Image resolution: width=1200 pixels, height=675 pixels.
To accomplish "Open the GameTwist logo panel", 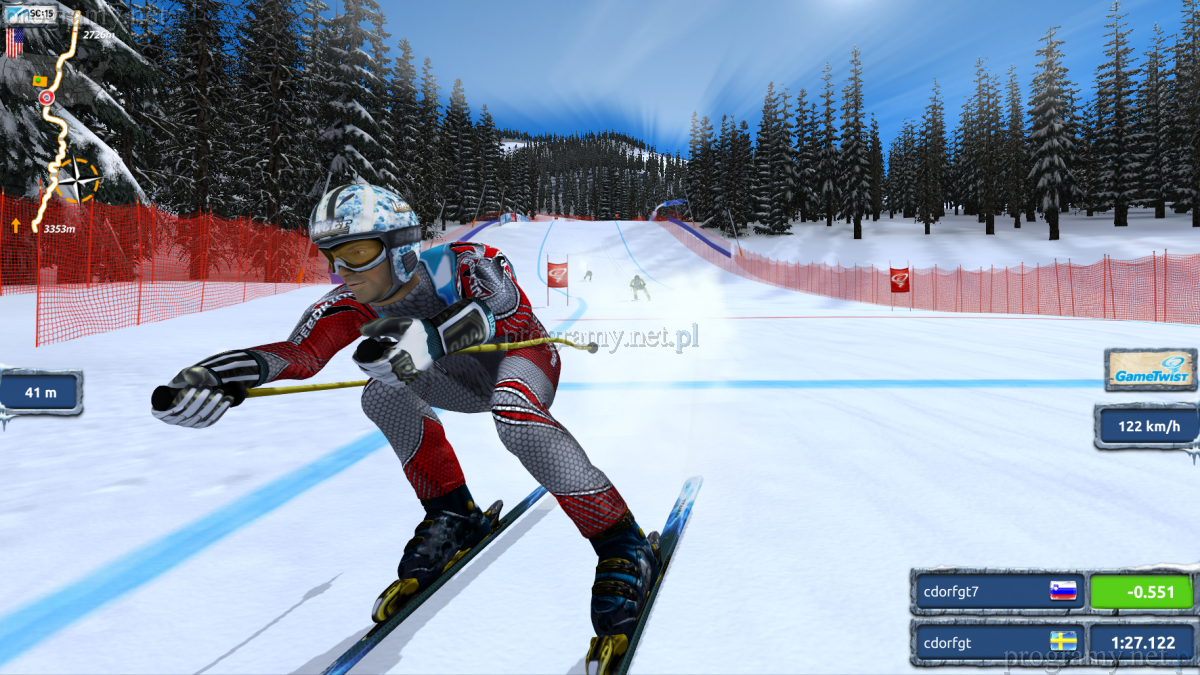I will click(1150, 369).
